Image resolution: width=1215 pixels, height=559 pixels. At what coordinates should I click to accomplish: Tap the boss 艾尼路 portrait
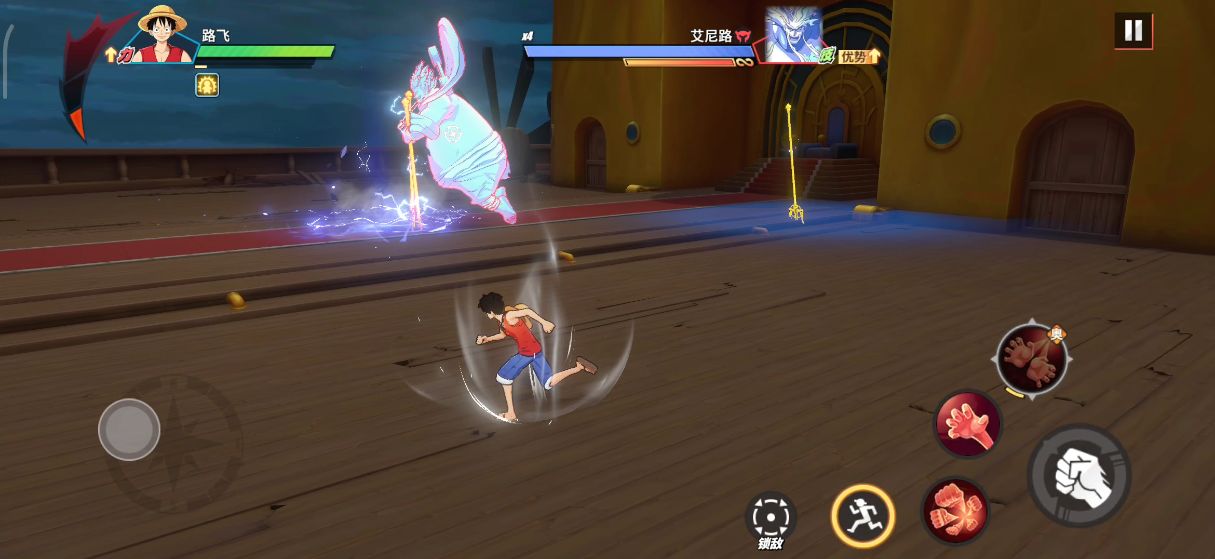tap(793, 35)
